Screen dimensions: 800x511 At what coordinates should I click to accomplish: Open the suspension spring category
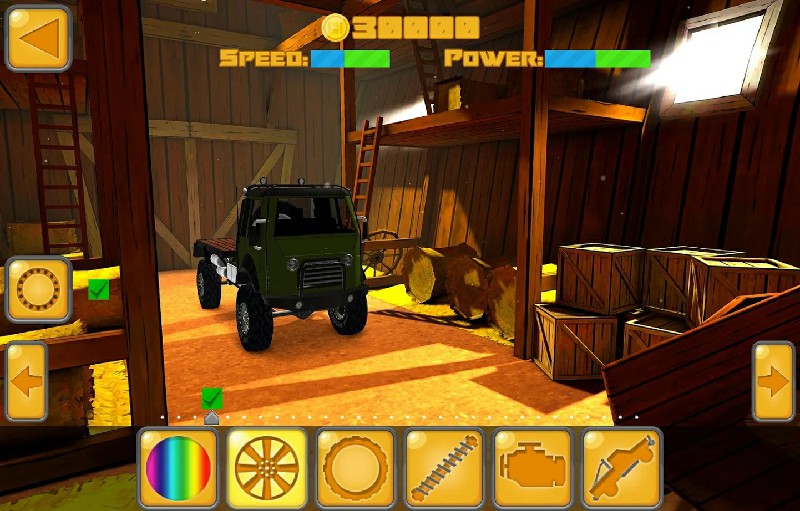coord(444,467)
